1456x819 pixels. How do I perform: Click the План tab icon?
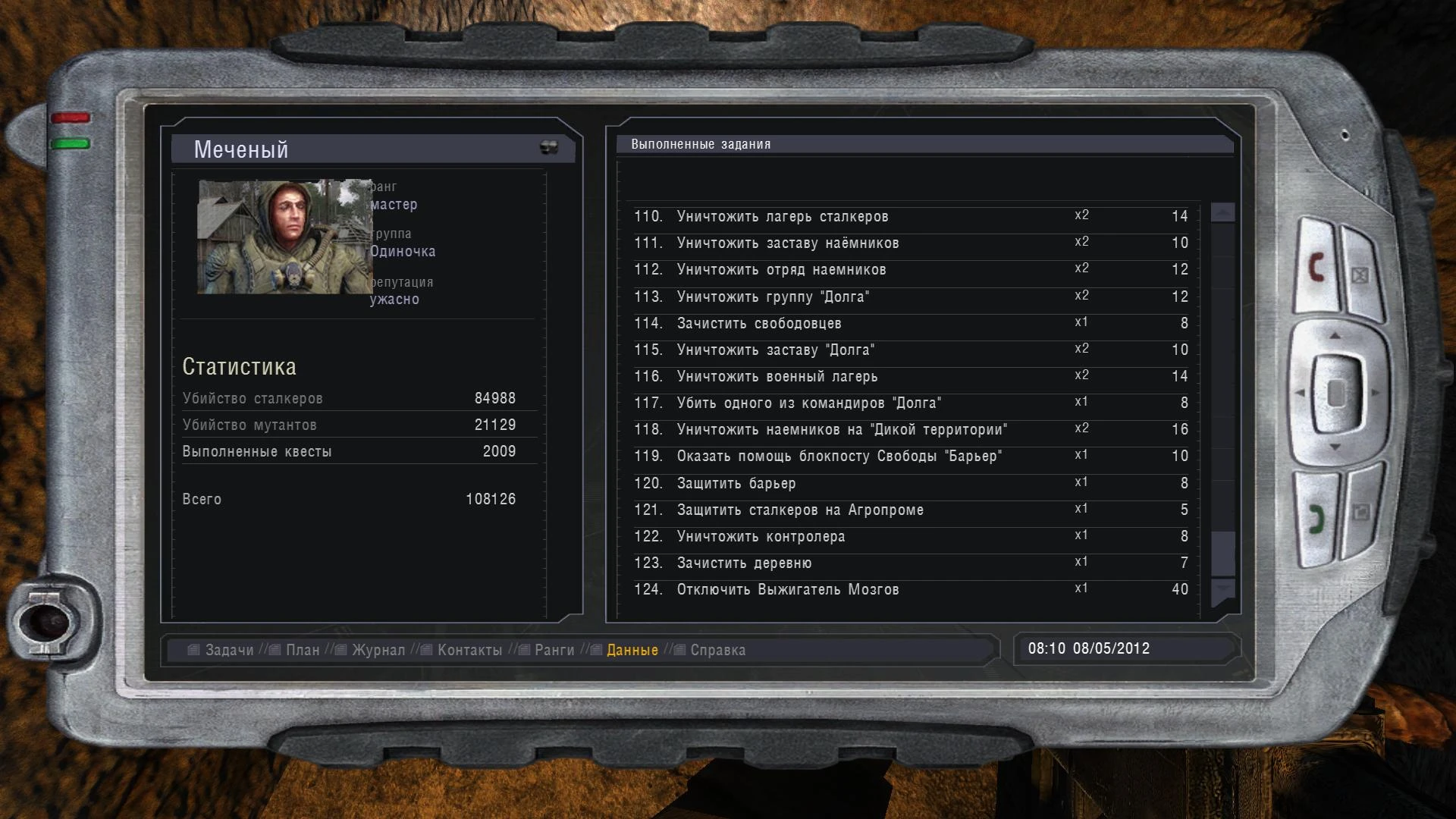point(273,650)
